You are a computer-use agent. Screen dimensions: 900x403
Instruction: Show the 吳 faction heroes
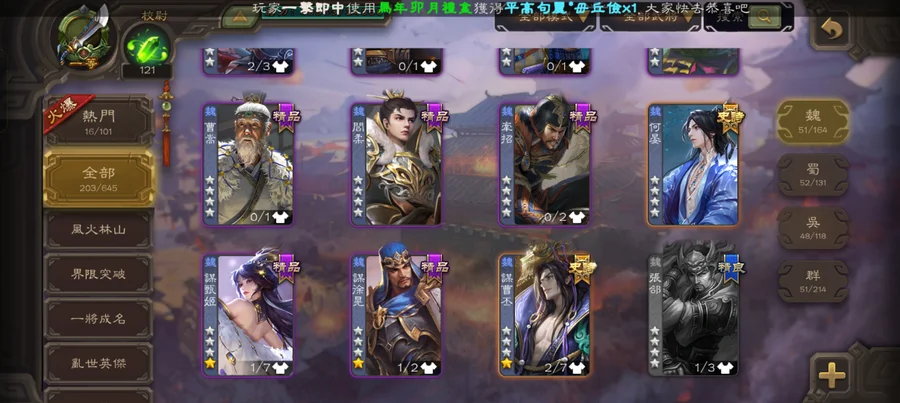pos(813,226)
